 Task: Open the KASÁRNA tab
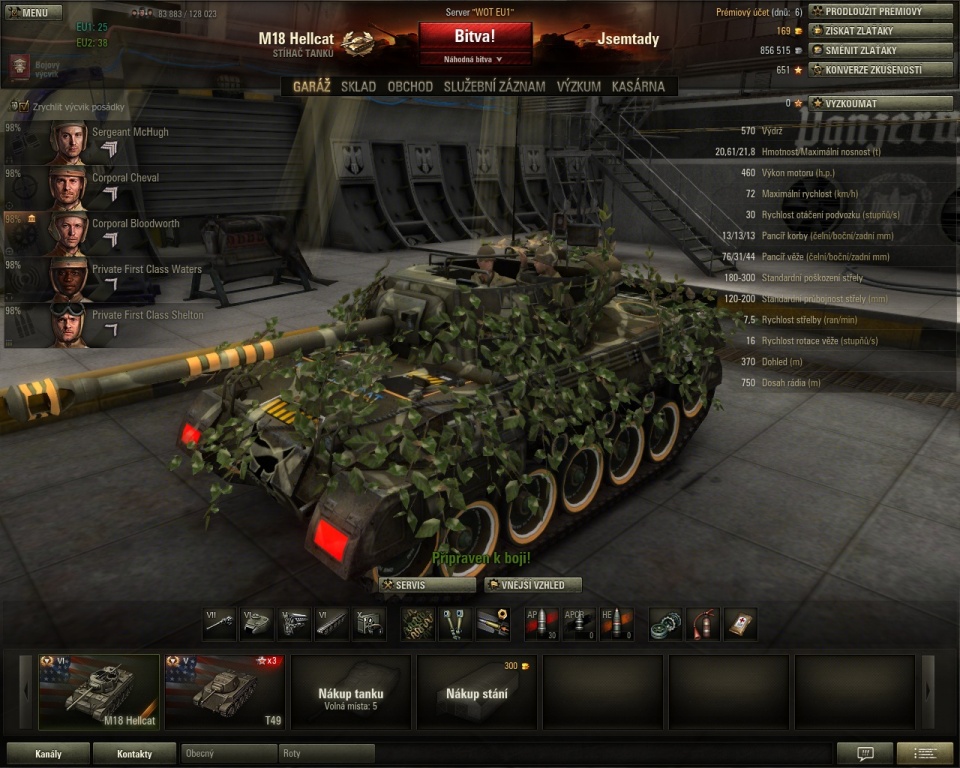click(x=638, y=87)
